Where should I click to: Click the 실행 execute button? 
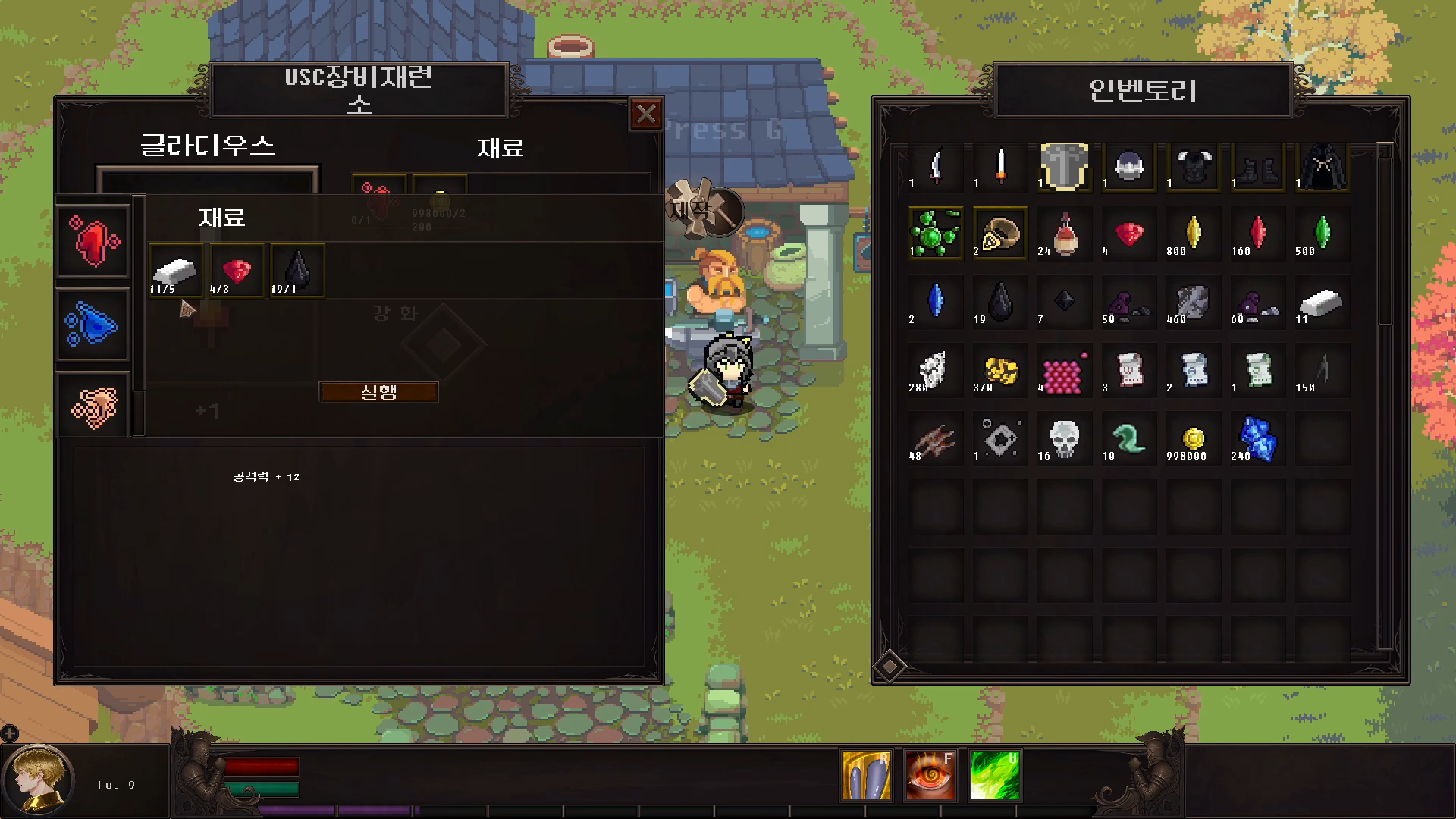pyautogui.click(x=378, y=391)
